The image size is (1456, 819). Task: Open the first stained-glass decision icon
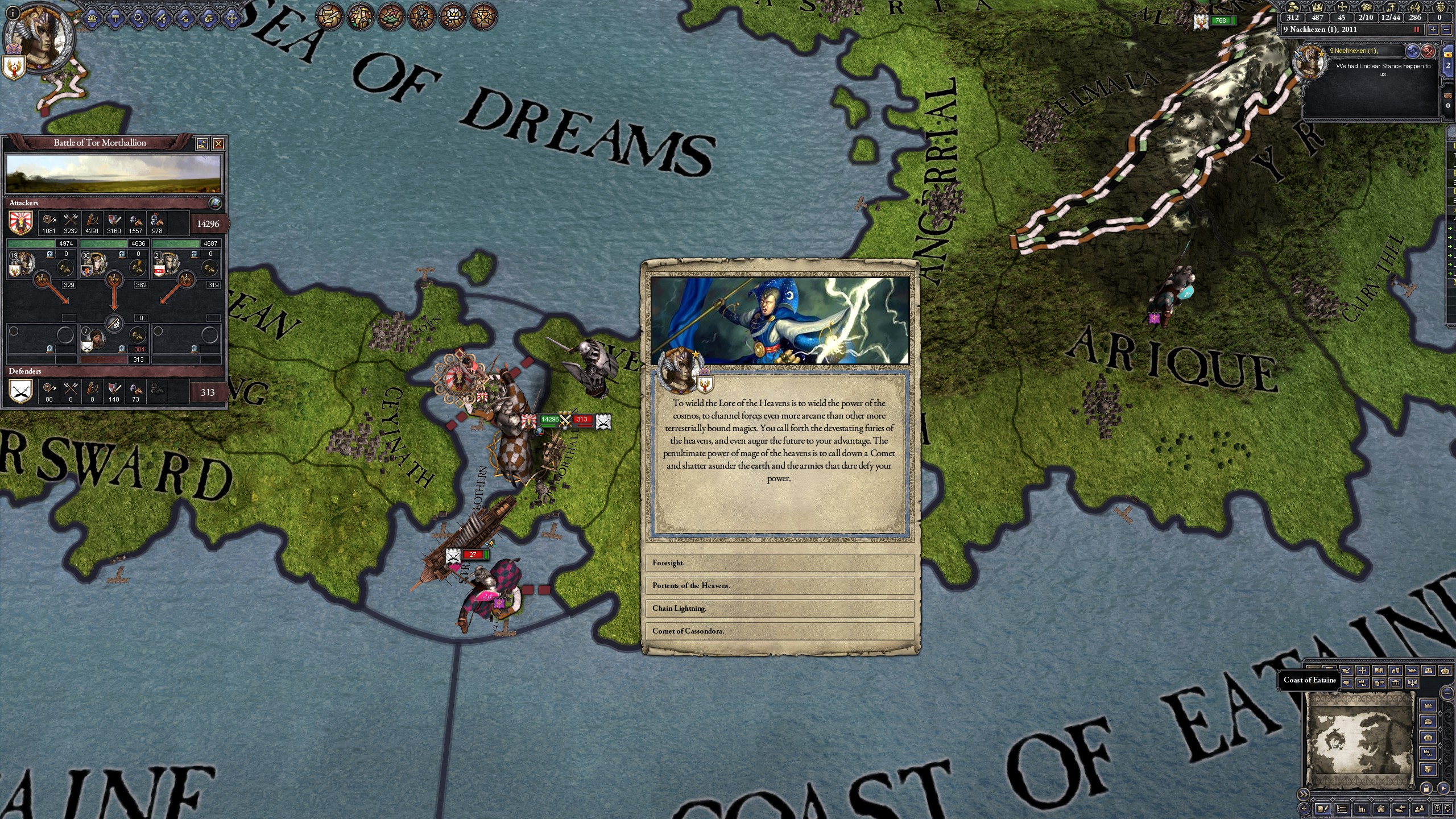pyautogui.click(x=328, y=16)
